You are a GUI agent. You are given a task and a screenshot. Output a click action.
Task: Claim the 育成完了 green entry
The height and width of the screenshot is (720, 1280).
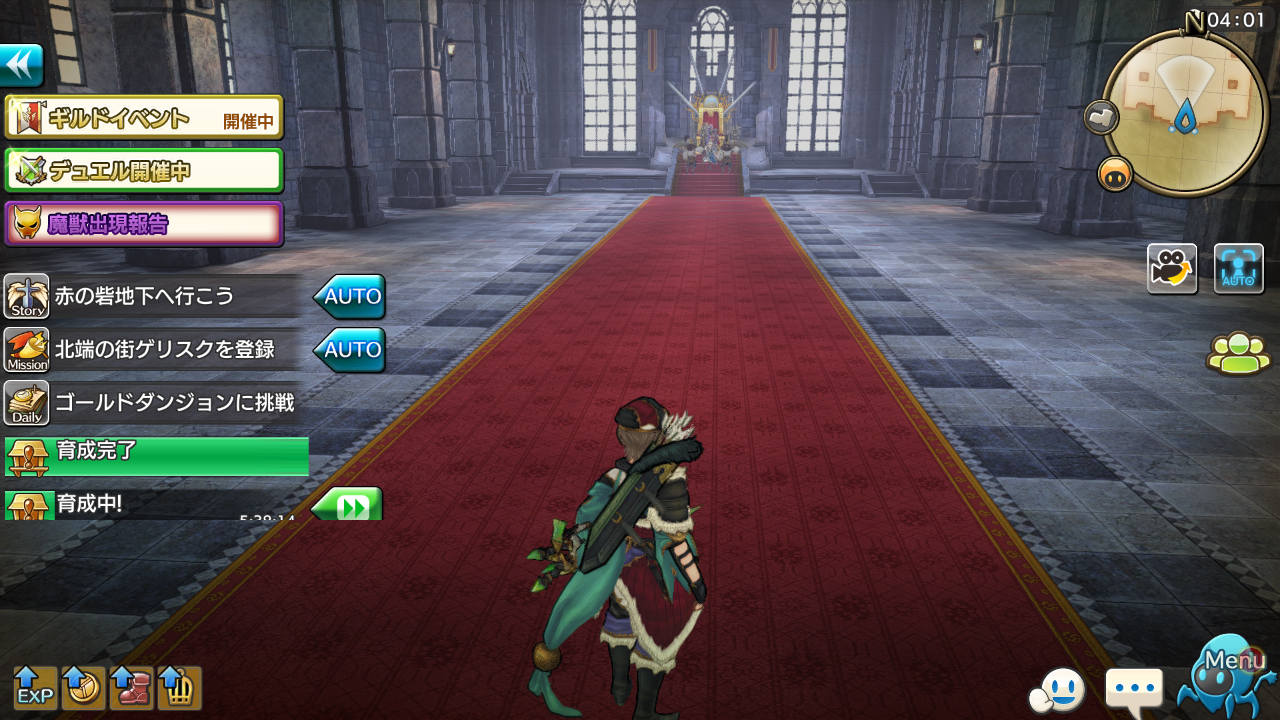pyautogui.click(x=157, y=455)
